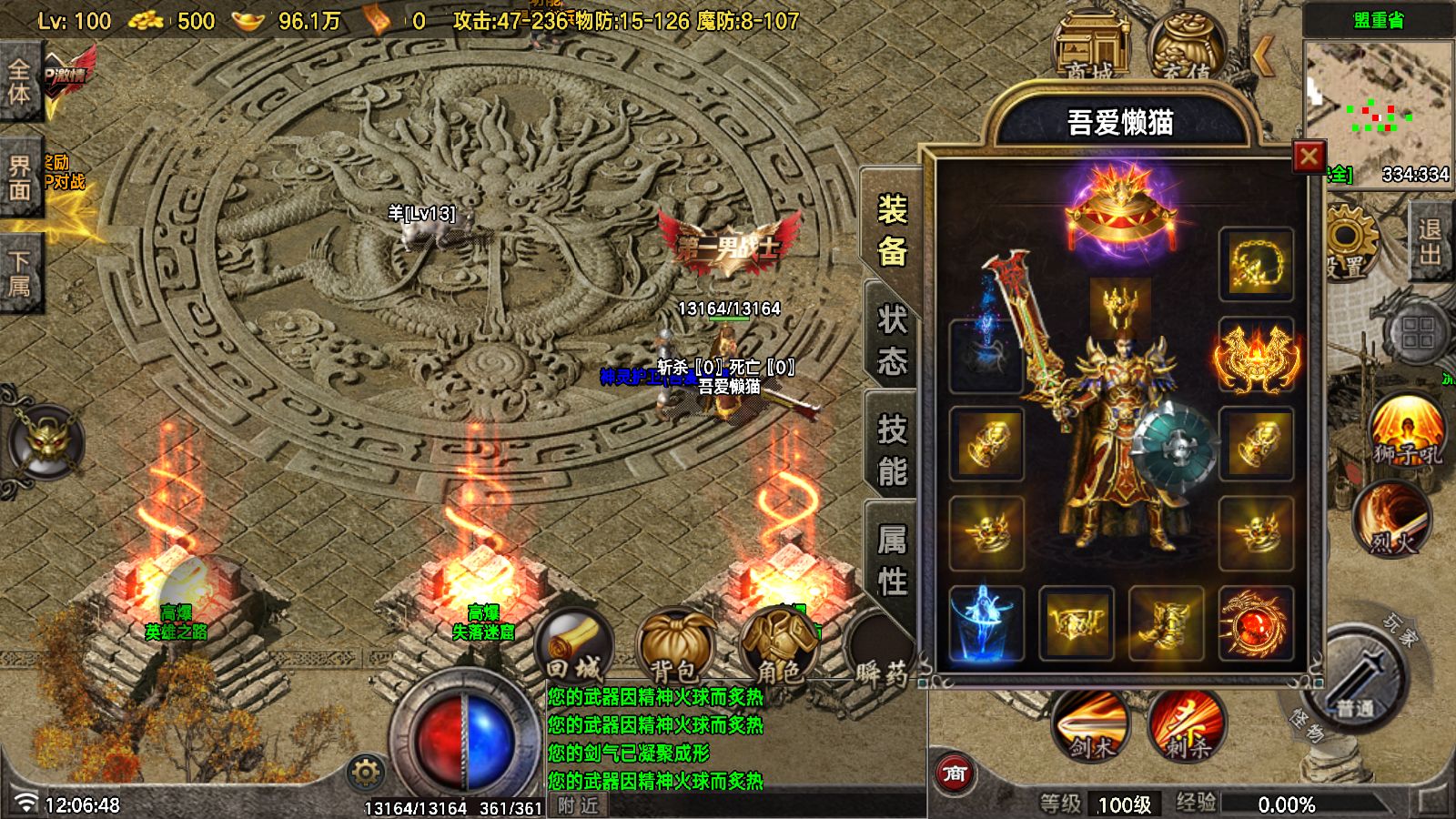Open the round 商 shop button
The image size is (1456, 819).
(x=954, y=774)
